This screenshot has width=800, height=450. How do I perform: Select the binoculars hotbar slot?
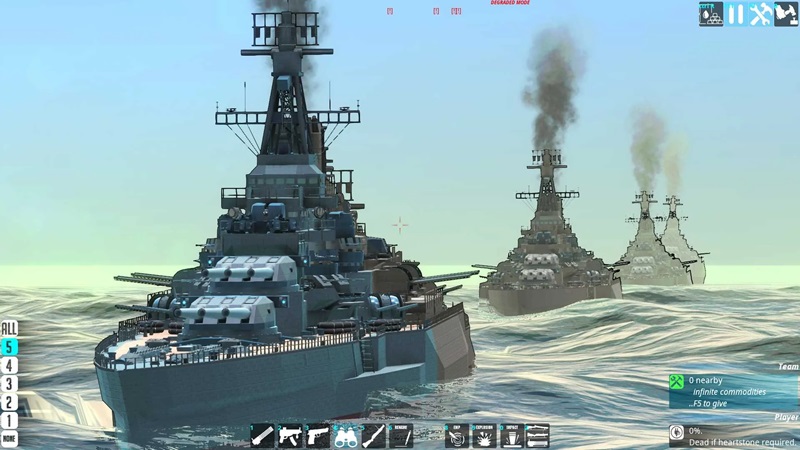pos(346,435)
